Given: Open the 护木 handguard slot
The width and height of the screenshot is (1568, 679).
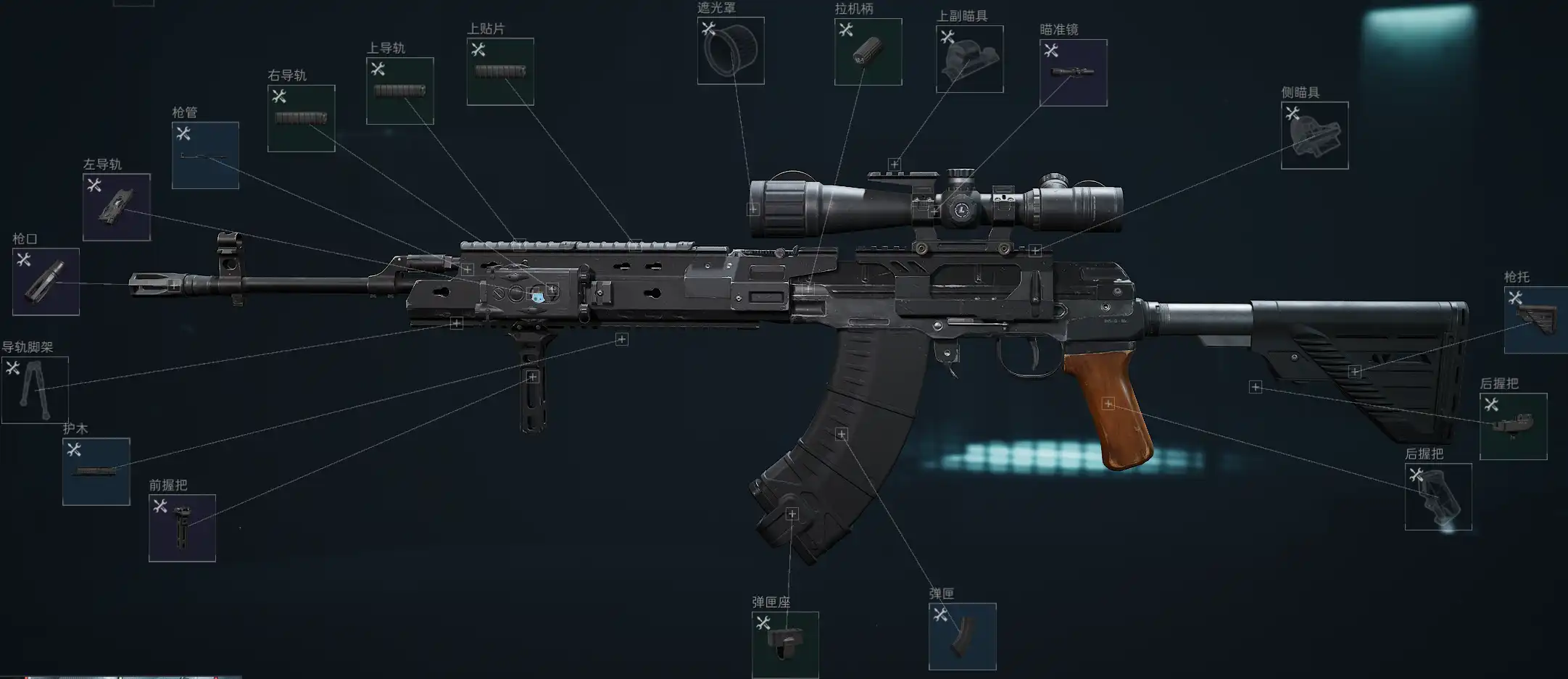Looking at the screenshot, I should coord(96,471).
